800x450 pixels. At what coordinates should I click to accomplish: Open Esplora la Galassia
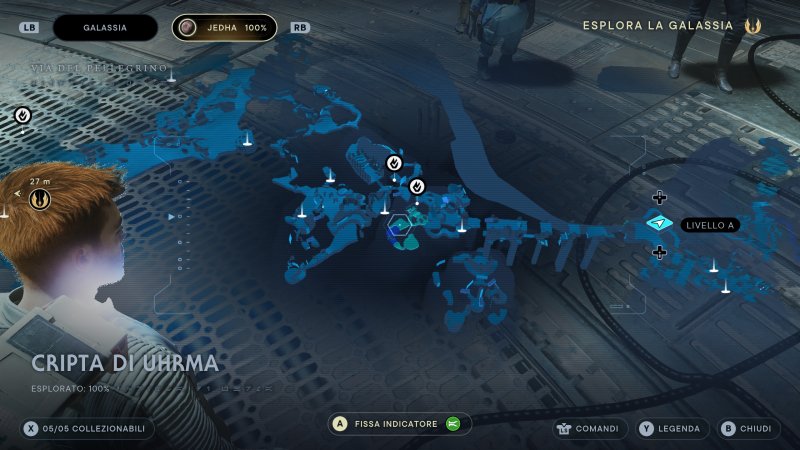click(677, 26)
